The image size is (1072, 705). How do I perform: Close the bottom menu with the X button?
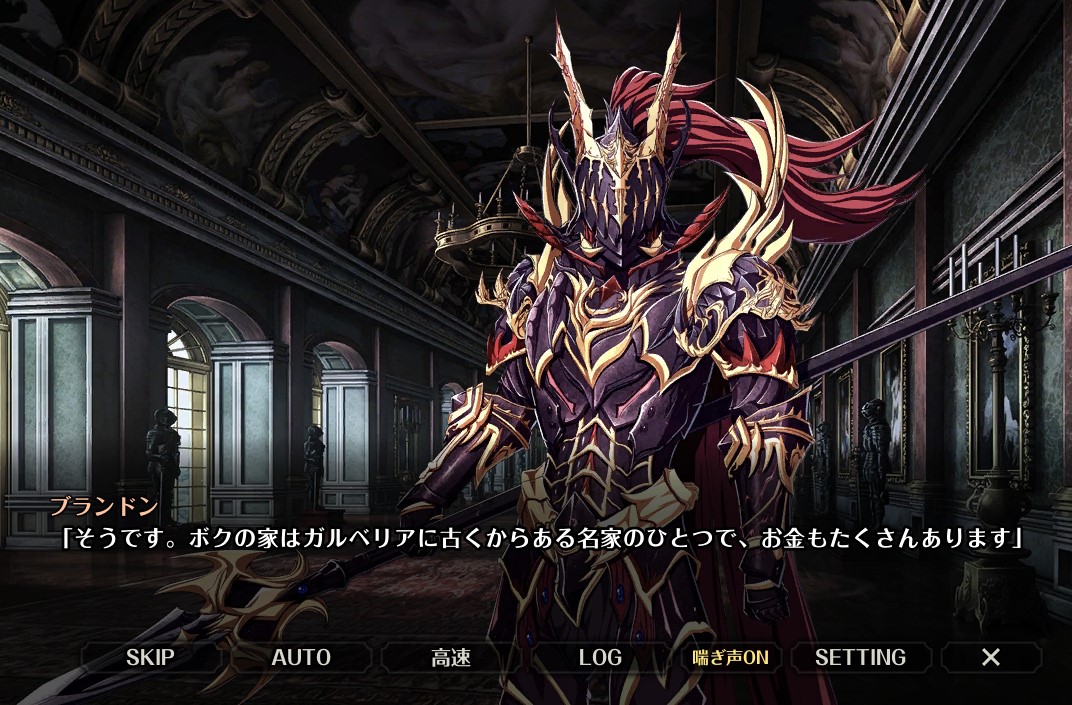coord(991,657)
